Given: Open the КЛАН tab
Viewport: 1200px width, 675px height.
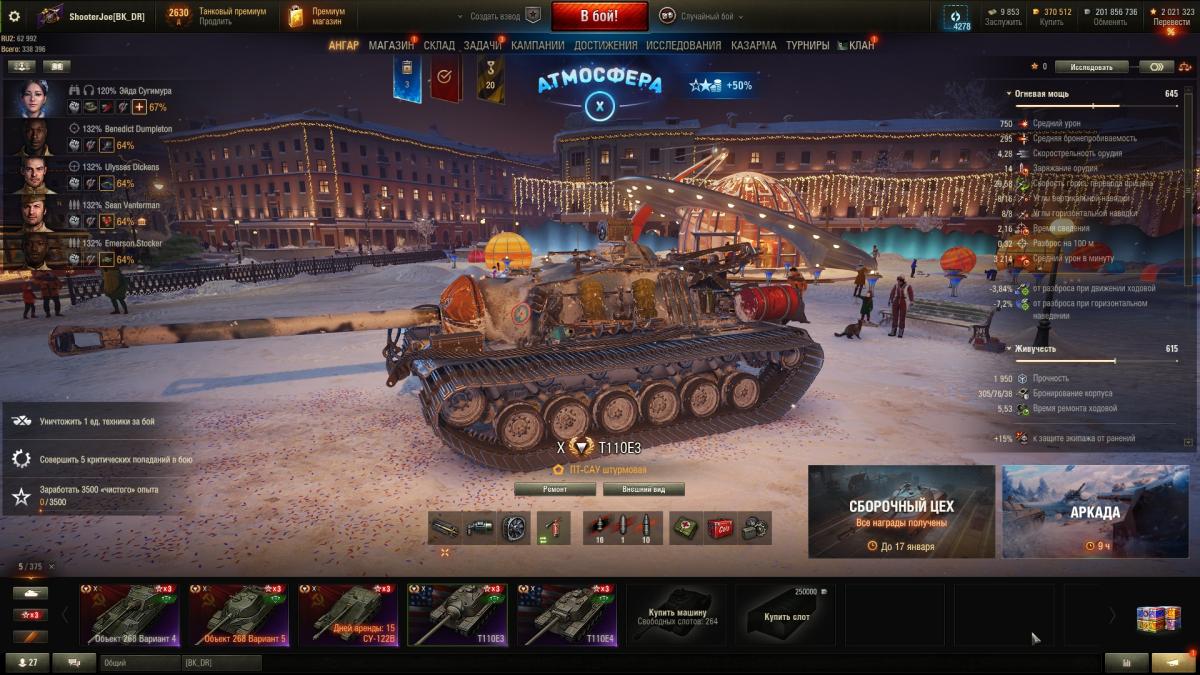Looking at the screenshot, I should [x=861, y=45].
